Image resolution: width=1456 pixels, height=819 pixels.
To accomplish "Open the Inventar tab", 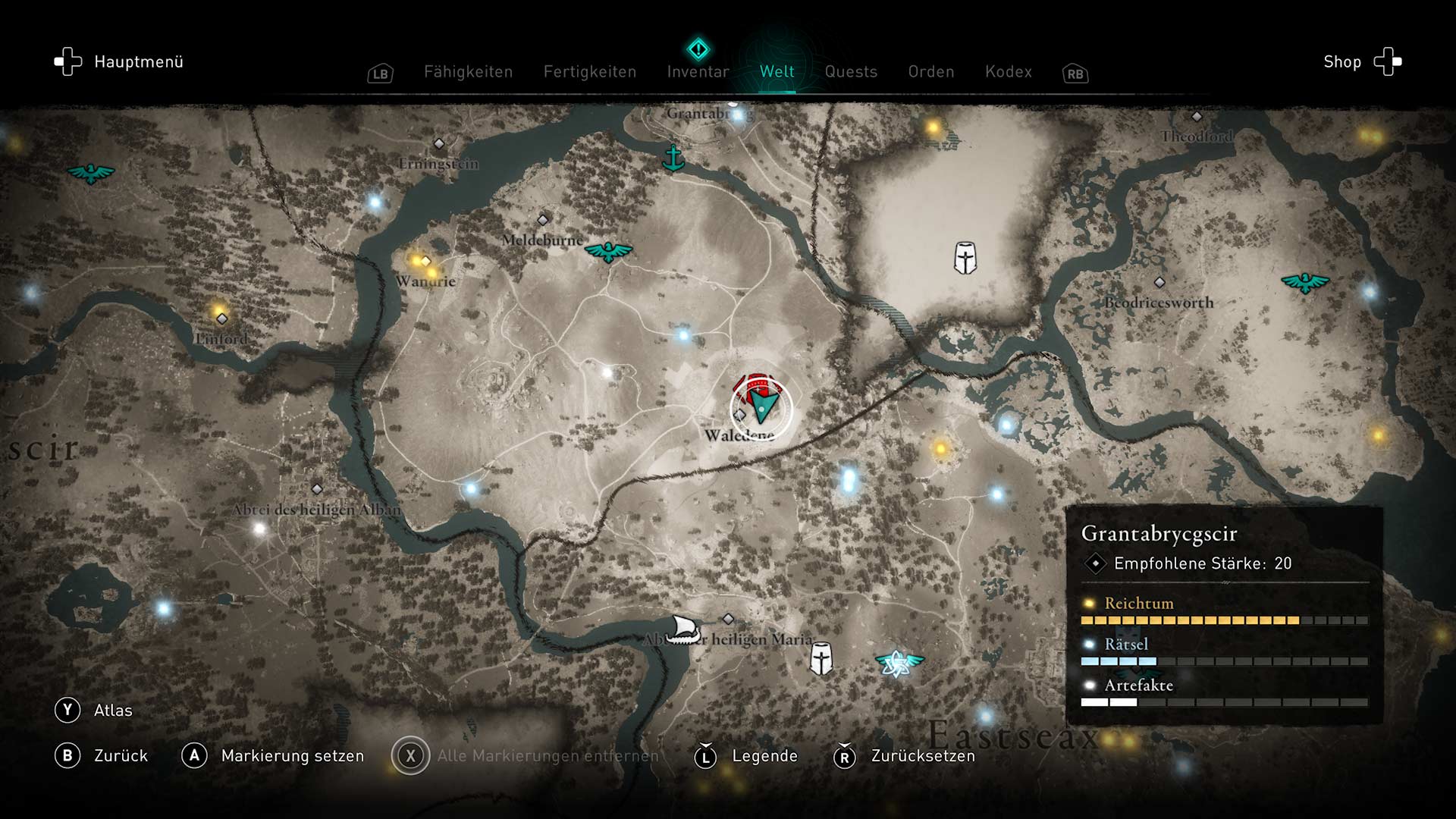I will click(x=698, y=72).
